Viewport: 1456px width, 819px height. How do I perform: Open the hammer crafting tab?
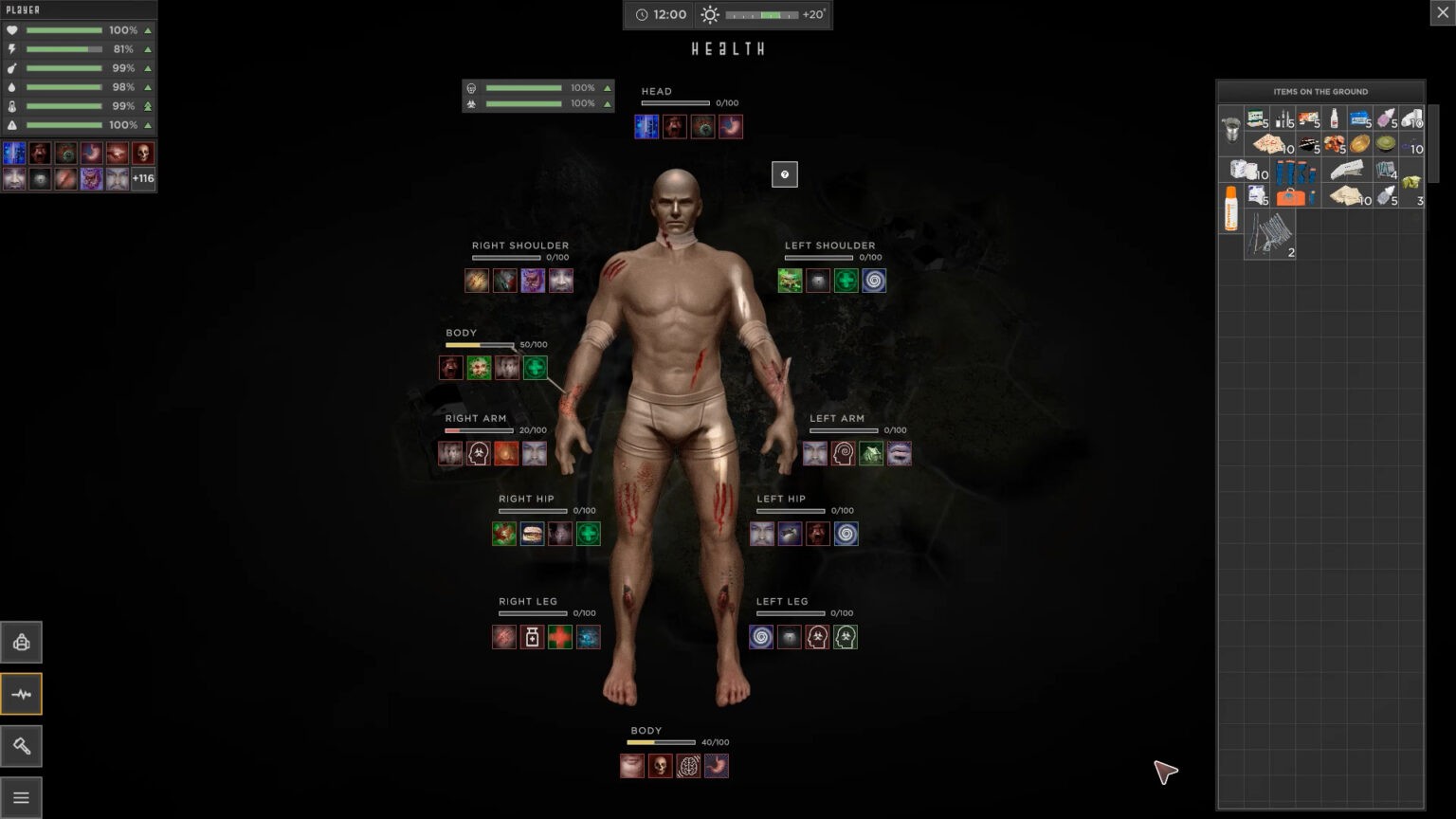pos(21,746)
